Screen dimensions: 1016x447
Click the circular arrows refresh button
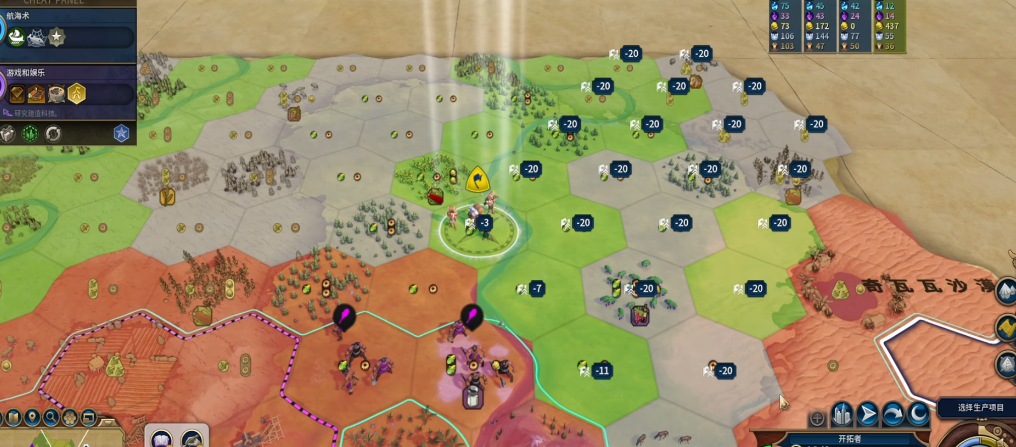point(53,133)
